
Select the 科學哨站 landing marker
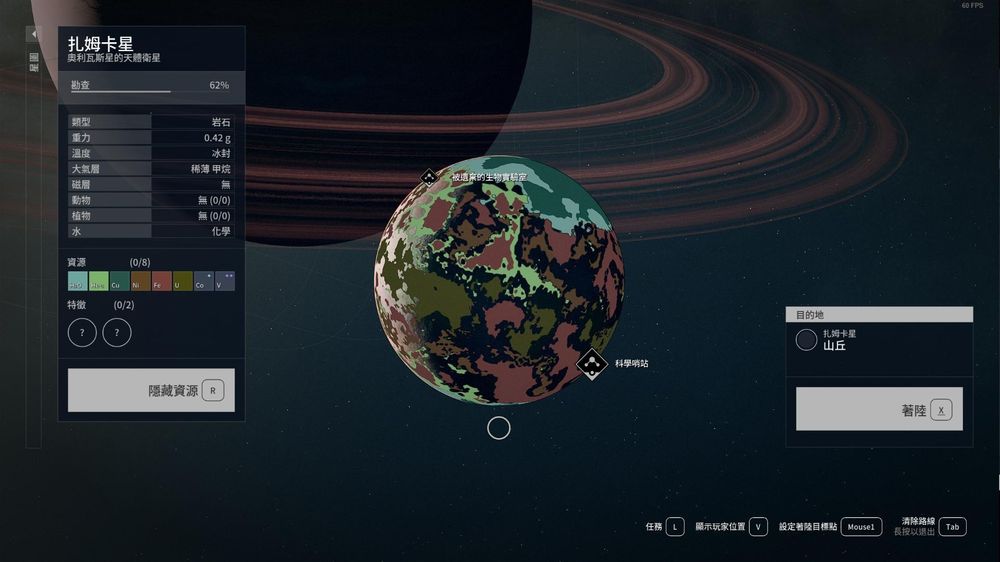(x=592, y=364)
